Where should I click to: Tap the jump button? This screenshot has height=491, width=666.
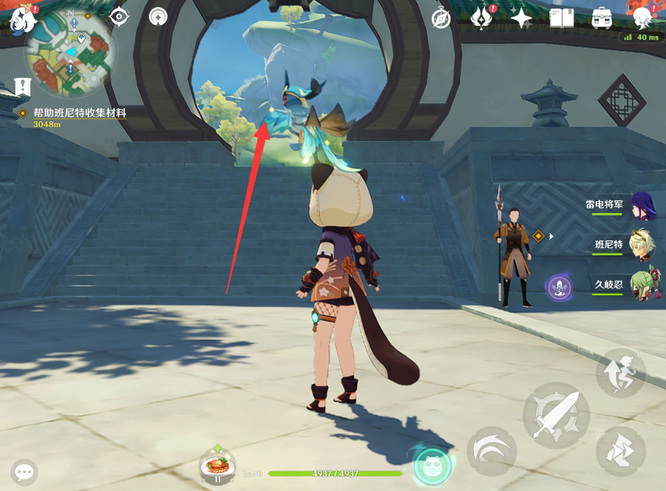[x=620, y=372]
